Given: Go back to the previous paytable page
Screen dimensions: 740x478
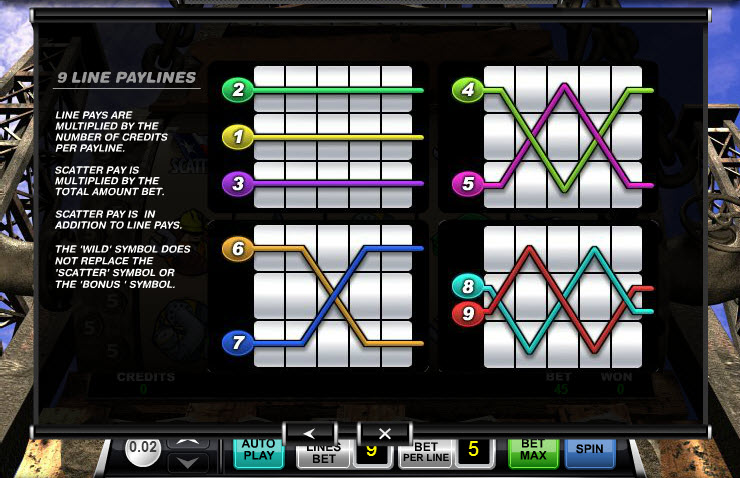Looking at the screenshot, I should (x=309, y=432).
